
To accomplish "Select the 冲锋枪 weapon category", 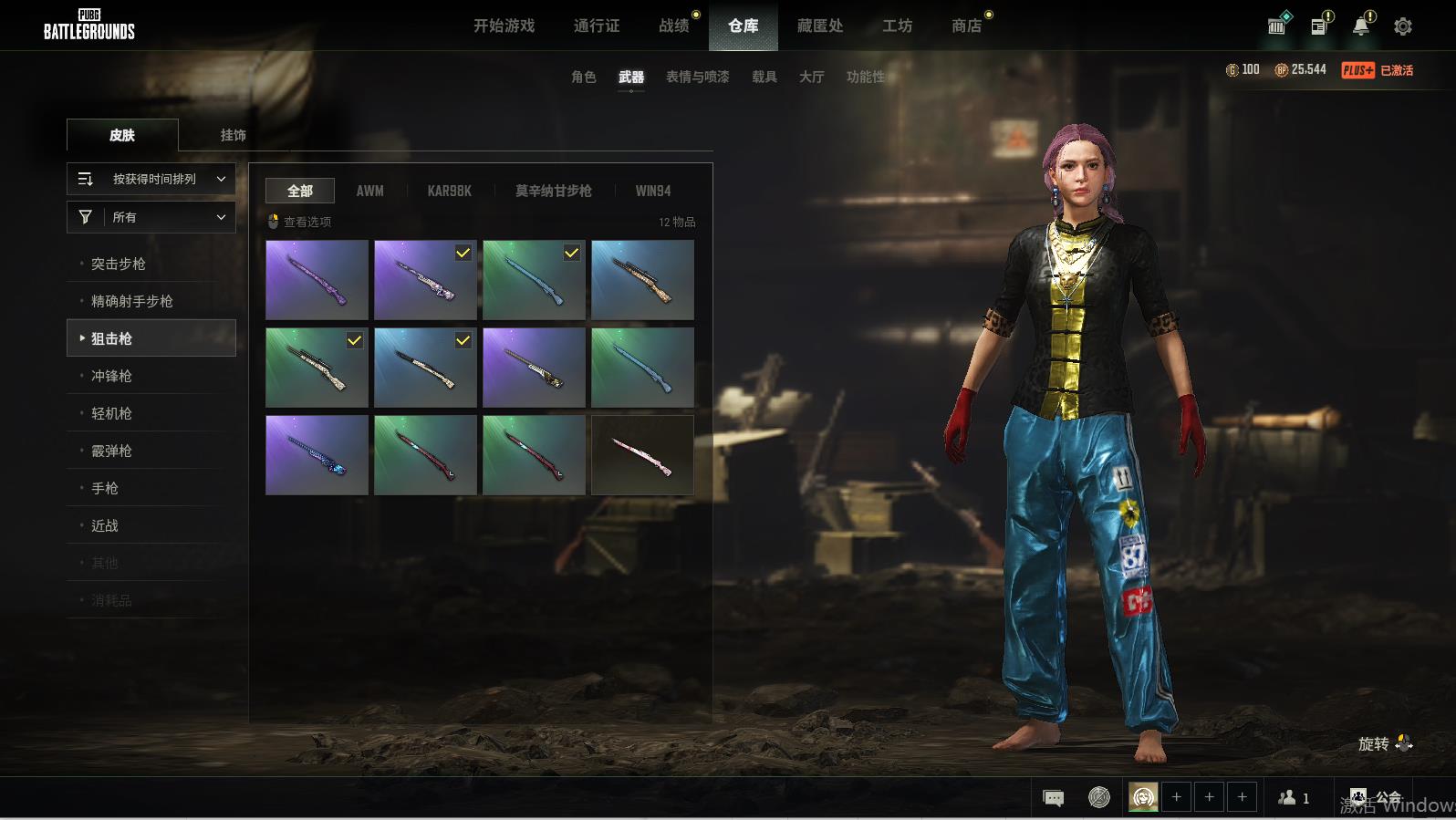I will point(111,376).
